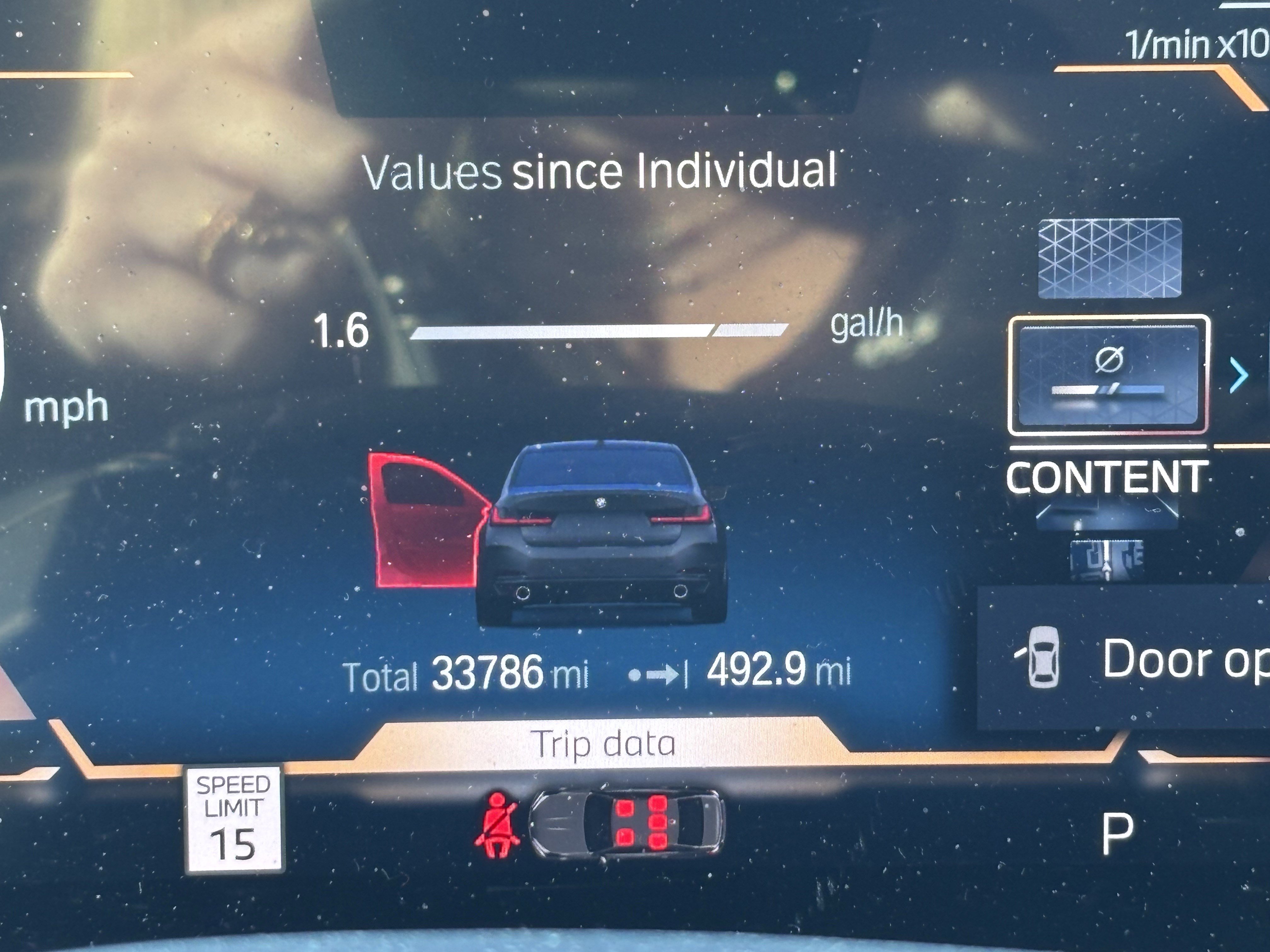Choose the triangle-patterned content thumbnail
Viewport: 1270px width, 952px height.
coord(1109,258)
